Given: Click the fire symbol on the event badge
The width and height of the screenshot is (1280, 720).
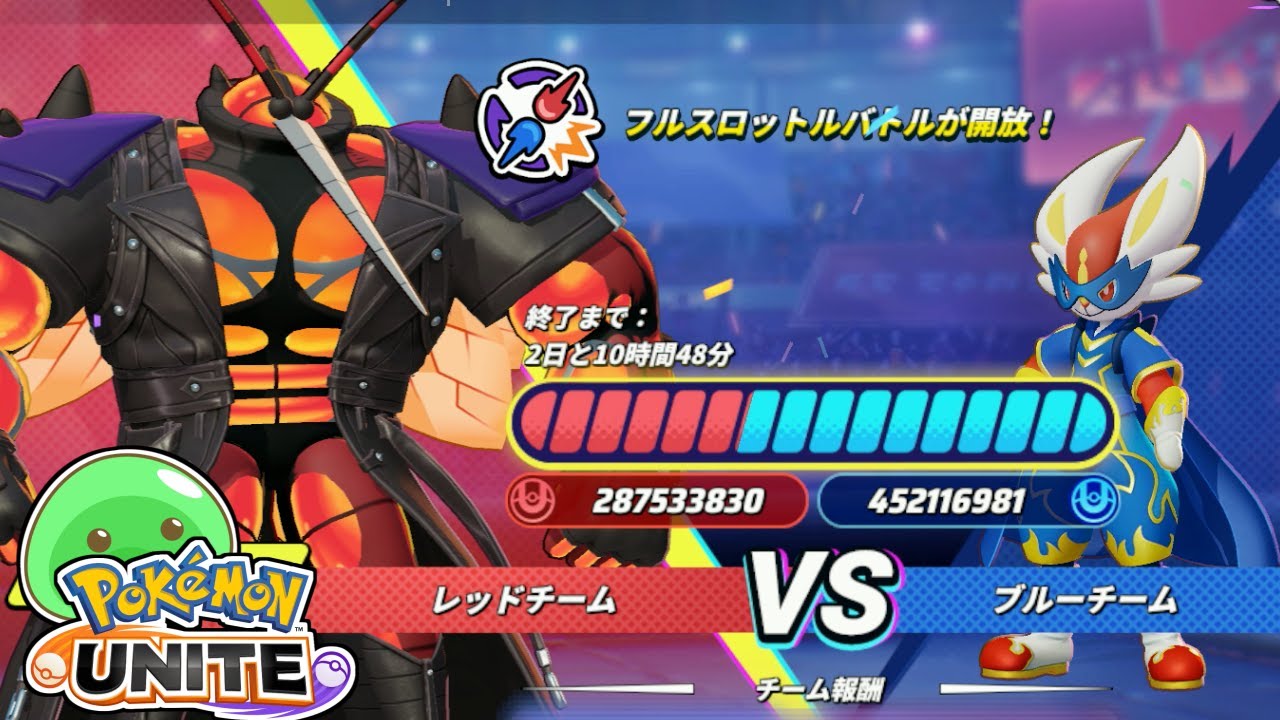Looking at the screenshot, I should pyautogui.click(x=555, y=100).
